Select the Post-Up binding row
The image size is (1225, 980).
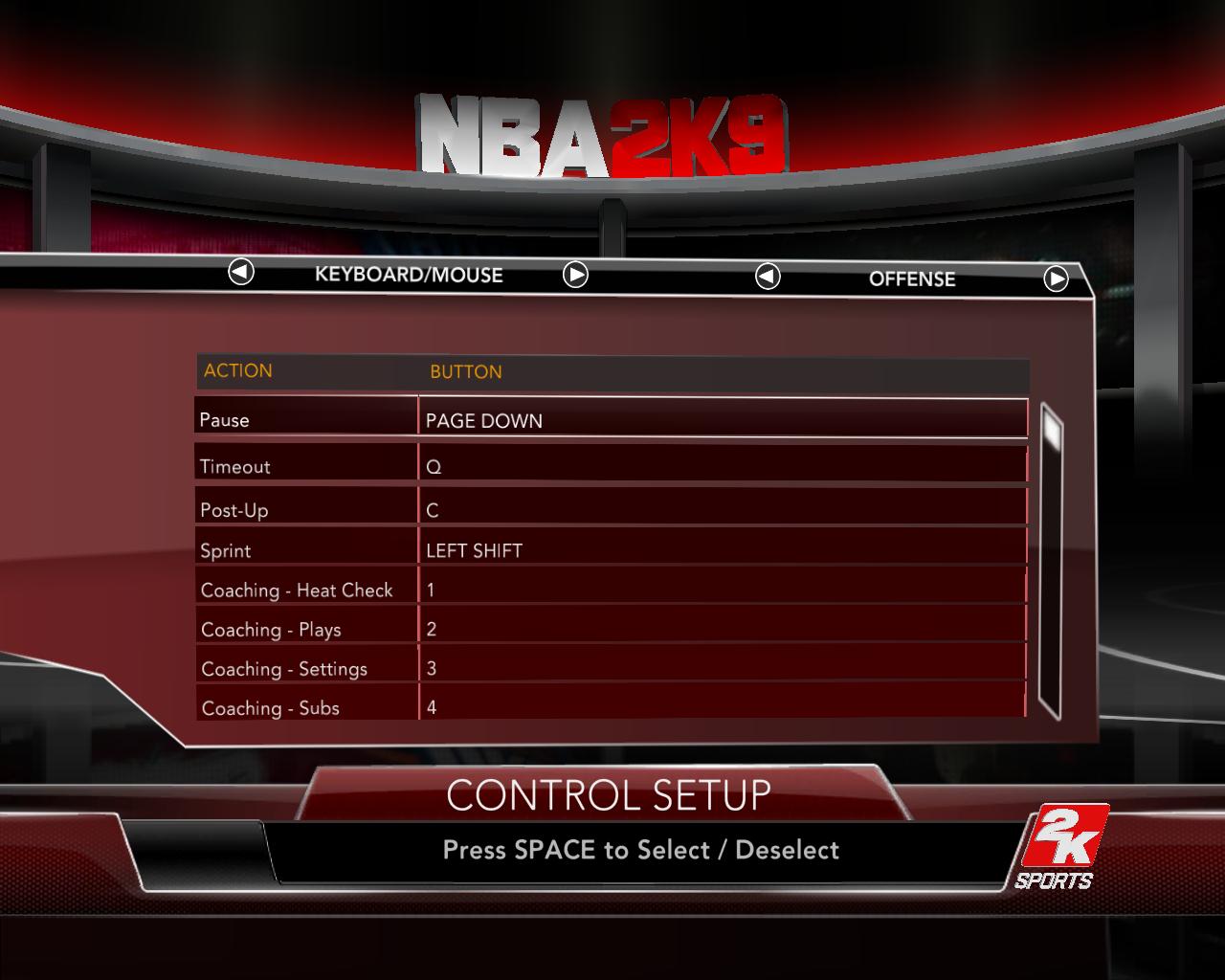tap(612, 506)
